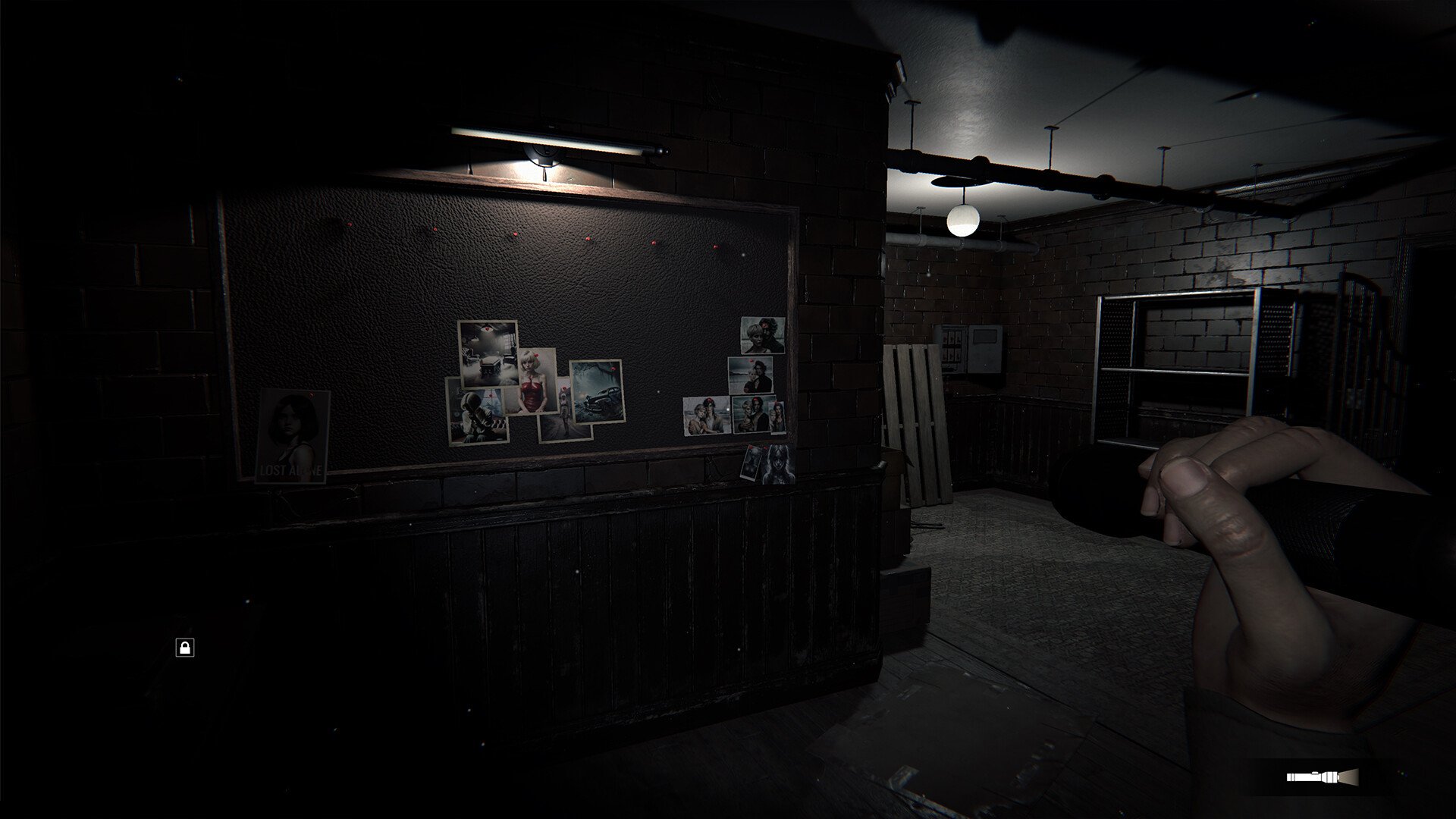Click the white padlock icon
Viewport: 1456px width, 819px height.
pos(184,647)
